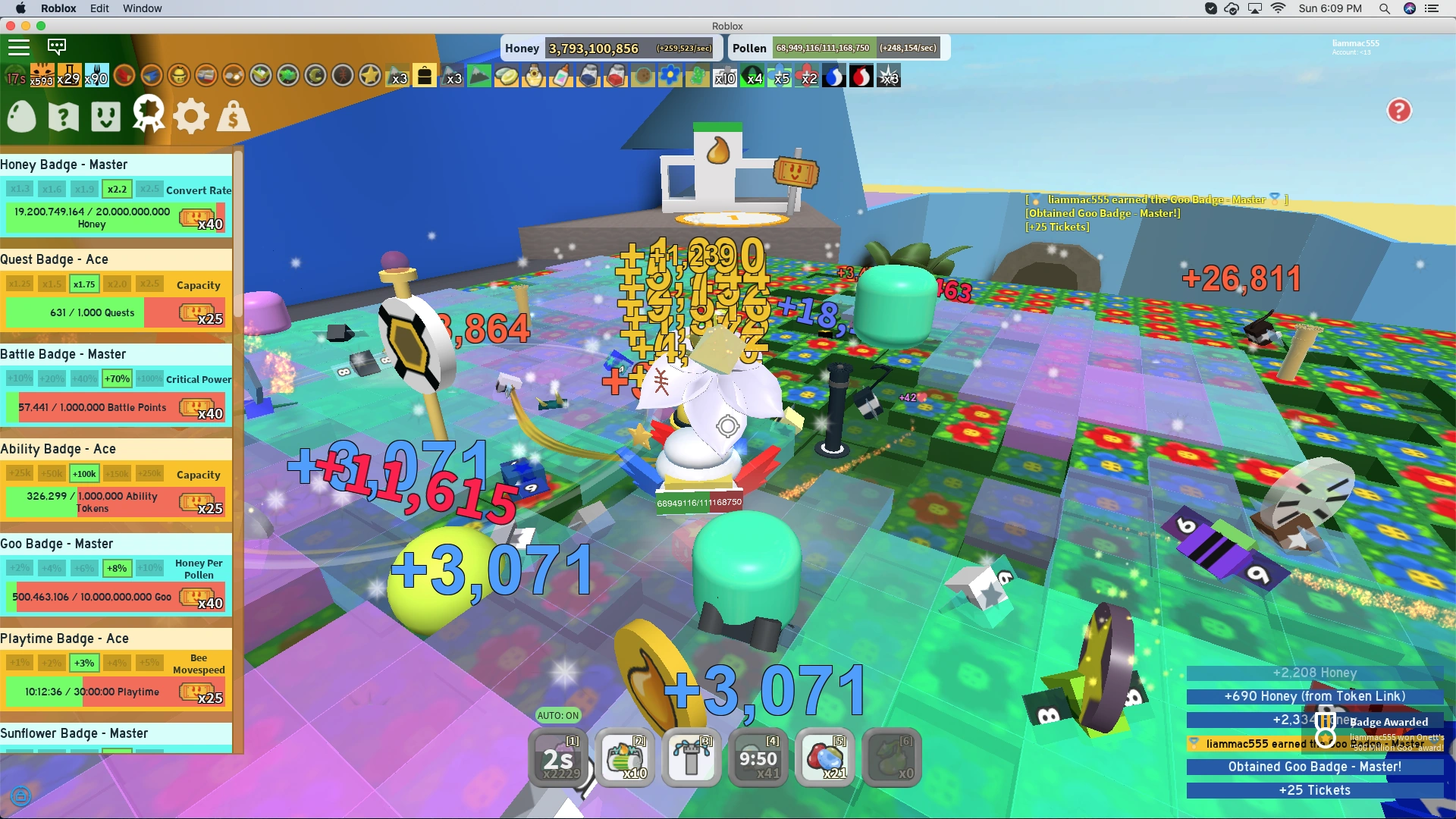Open the egg hatching menu icon
Screen dimensions: 1456x819
point(20,115)
